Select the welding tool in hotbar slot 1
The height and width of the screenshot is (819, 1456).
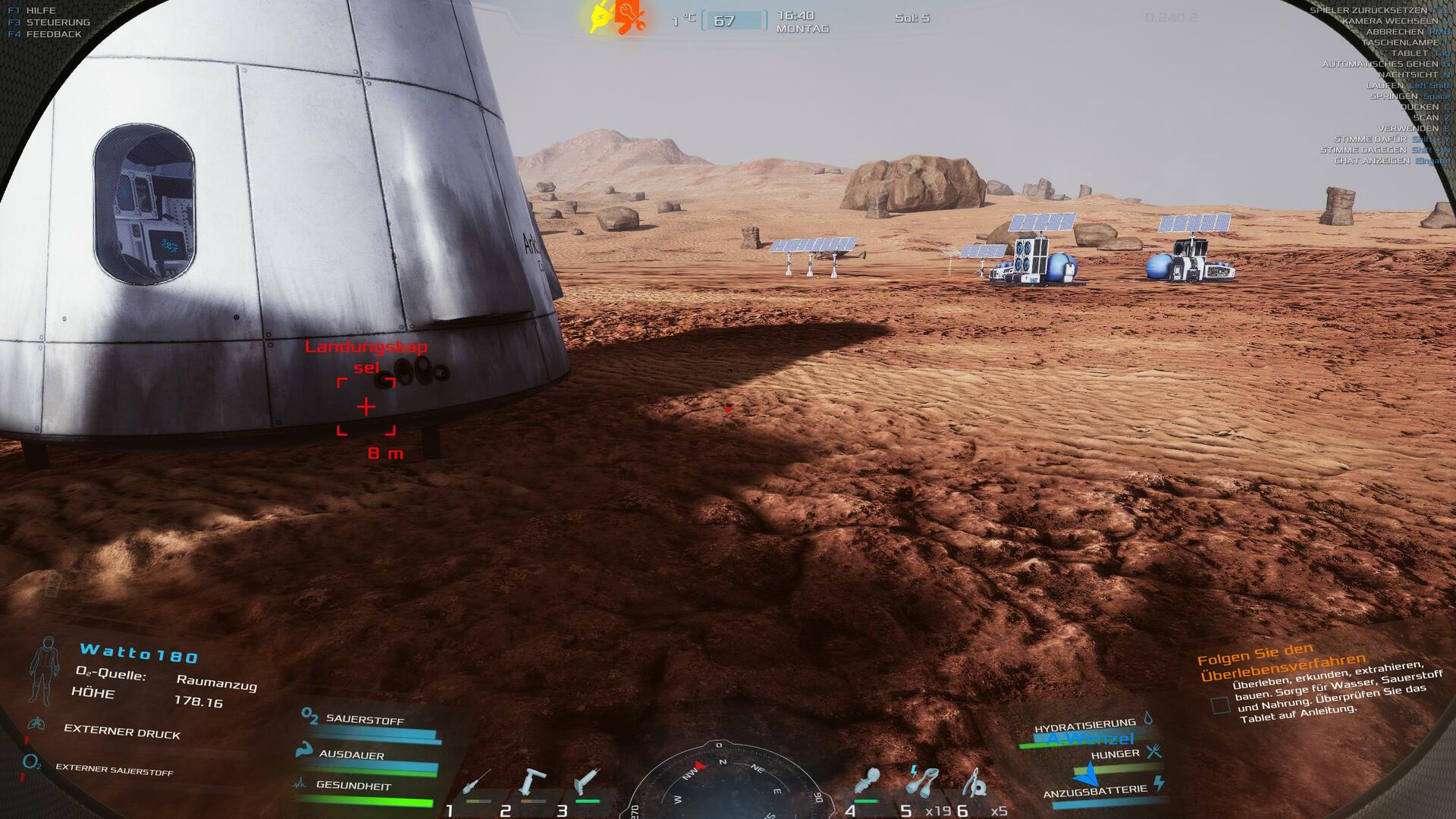tap(476, 783)
